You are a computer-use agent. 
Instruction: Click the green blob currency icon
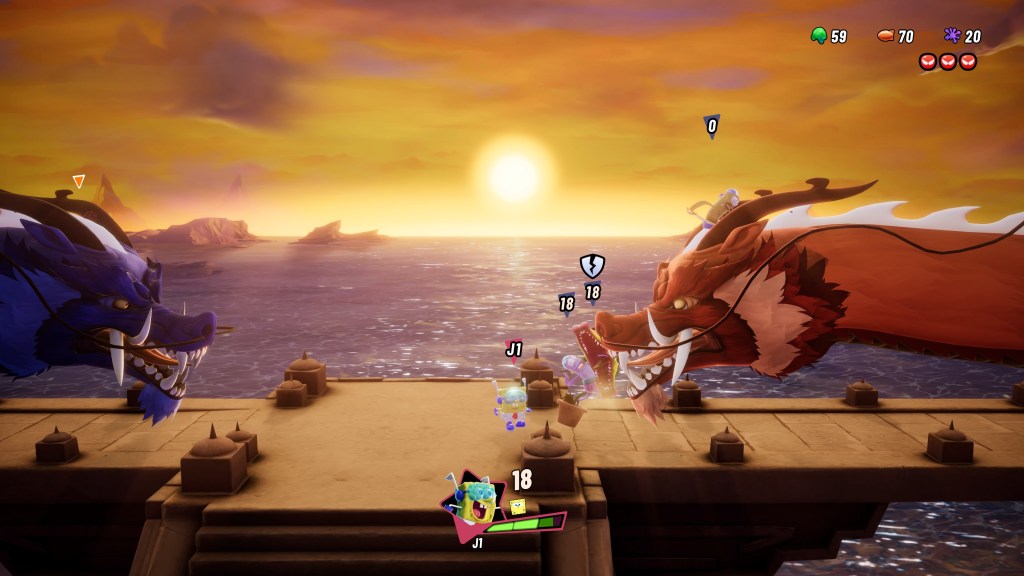pyautogui.click(x=819, y=36)
